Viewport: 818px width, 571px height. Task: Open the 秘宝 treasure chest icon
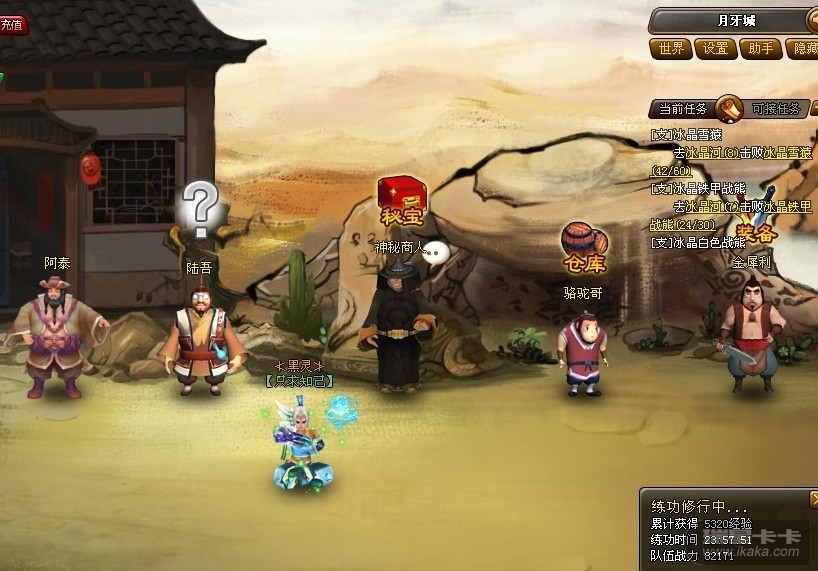399,200
